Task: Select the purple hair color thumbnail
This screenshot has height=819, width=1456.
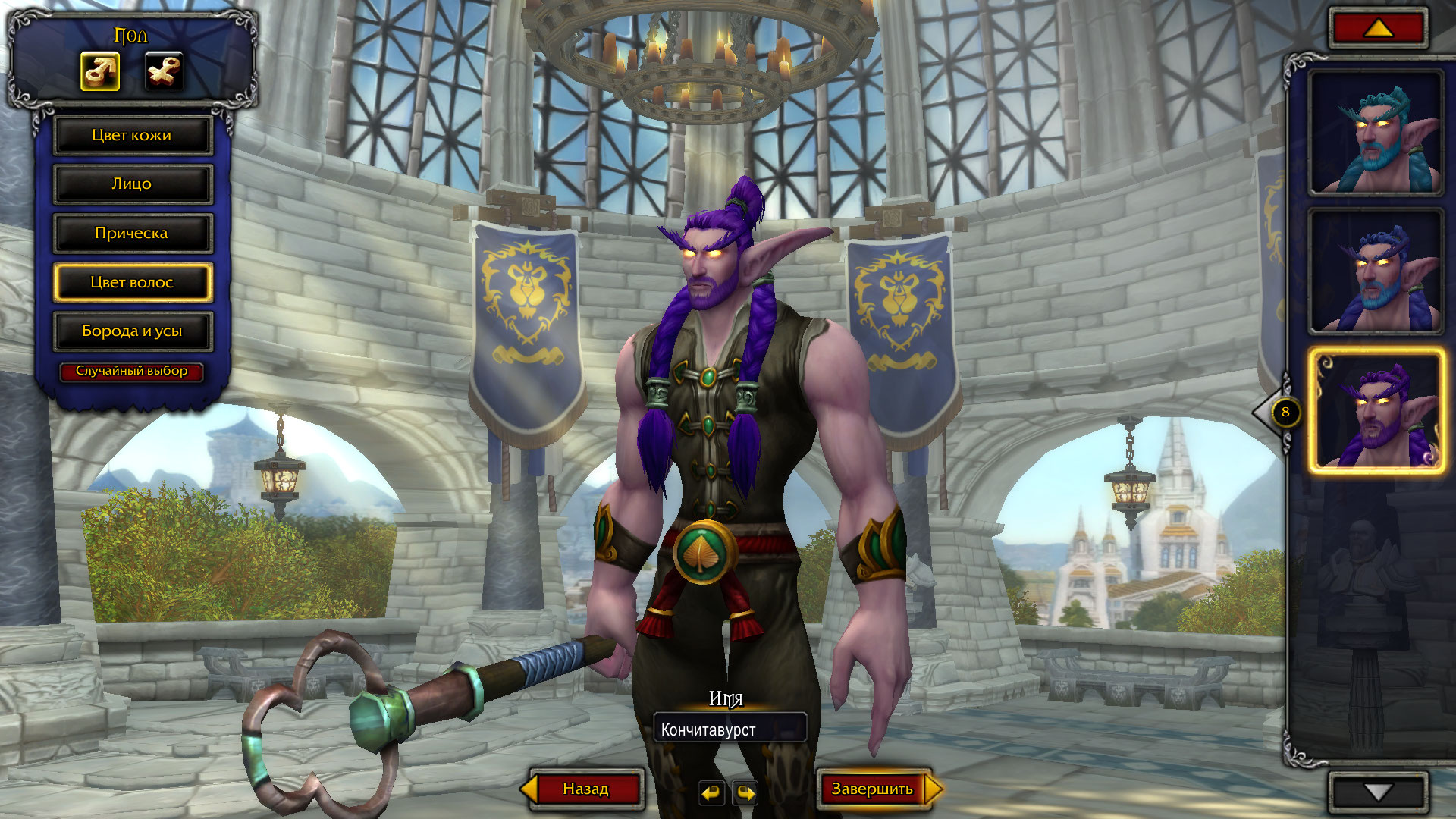Action: point(1376,410)
